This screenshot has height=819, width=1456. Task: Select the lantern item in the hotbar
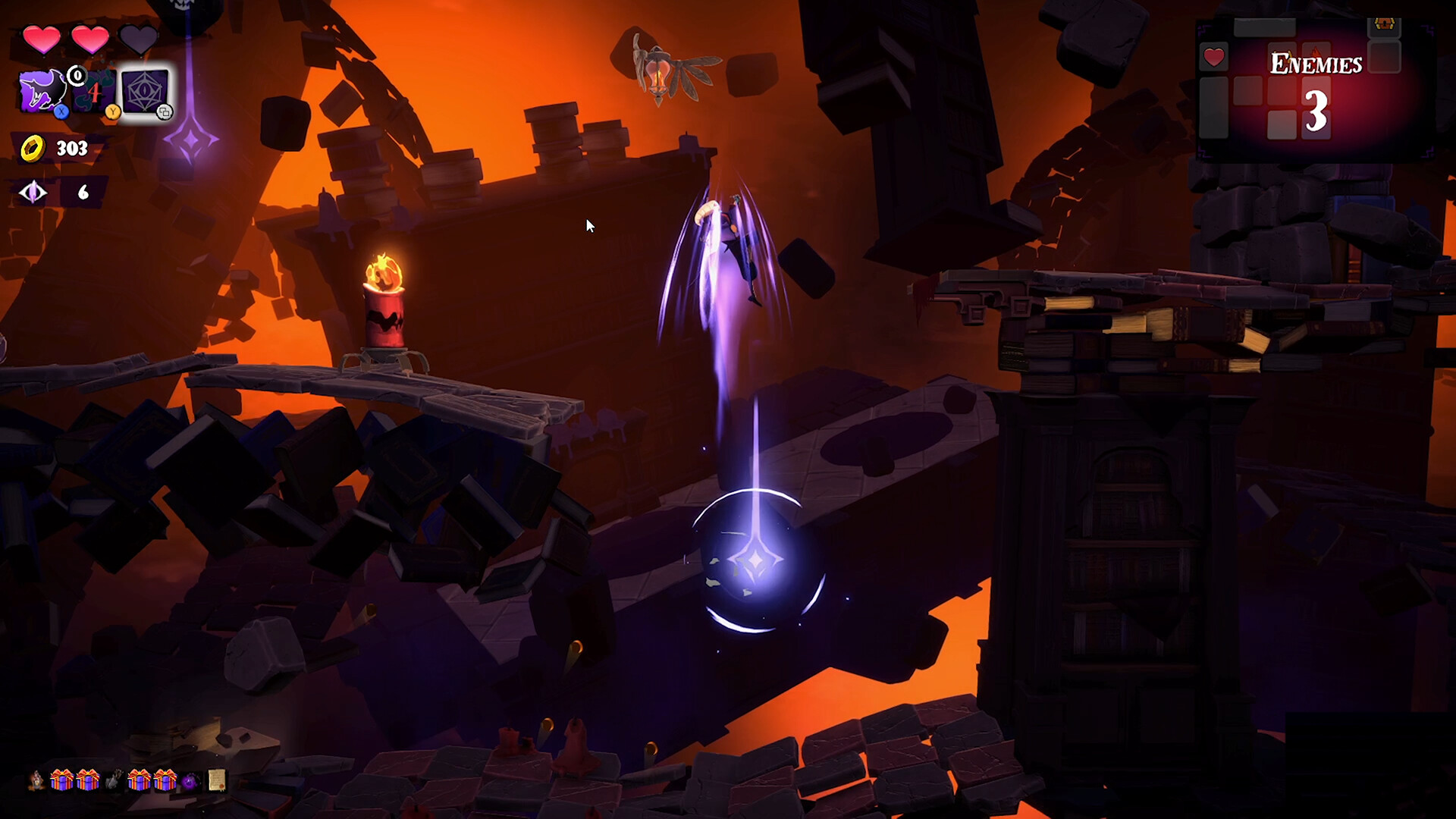(x=36, y=780)
